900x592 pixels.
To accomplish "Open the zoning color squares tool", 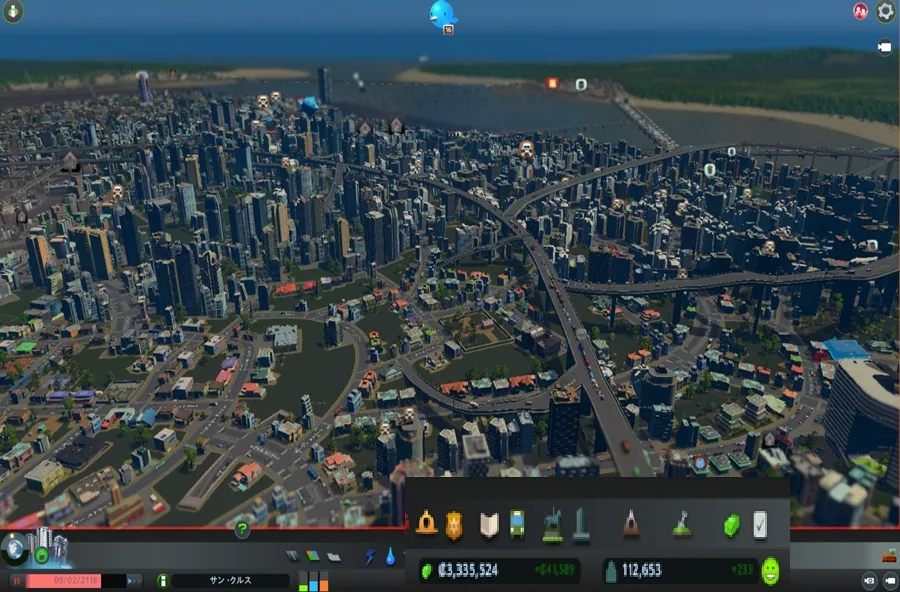I will click(312, 556).
